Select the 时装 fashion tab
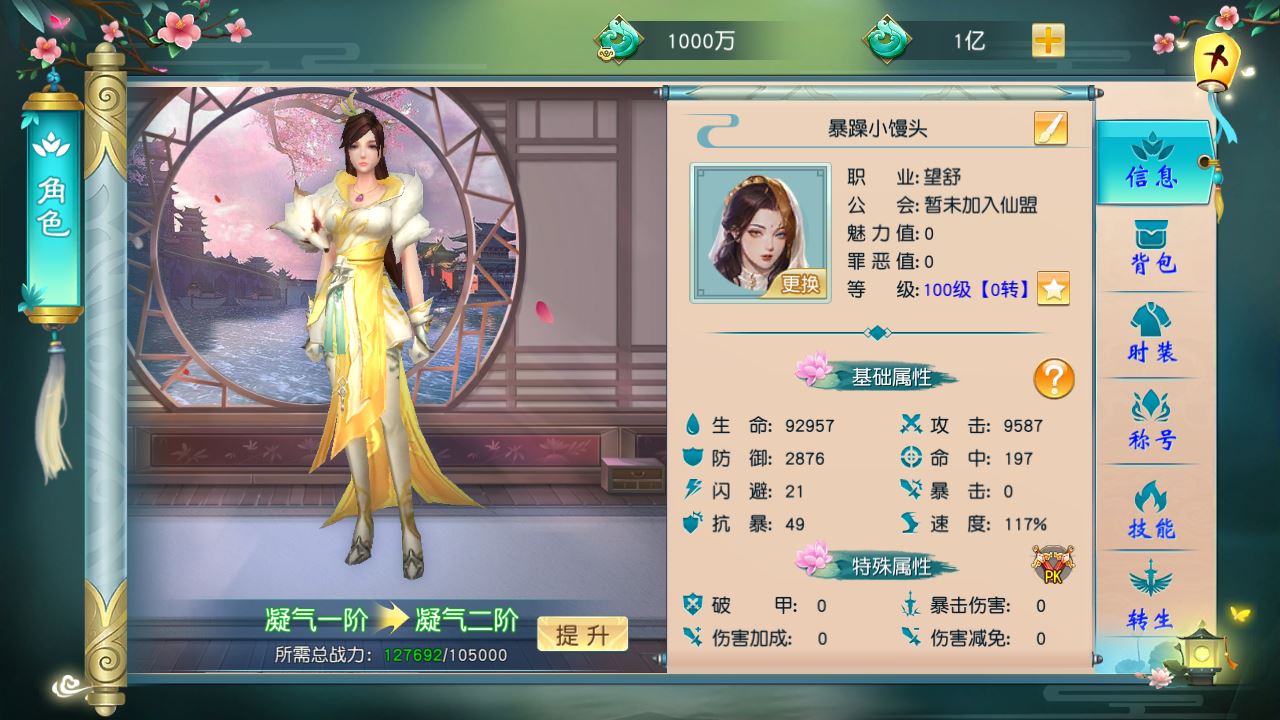Screen dimensions: 1280x720 [1152, 336]
